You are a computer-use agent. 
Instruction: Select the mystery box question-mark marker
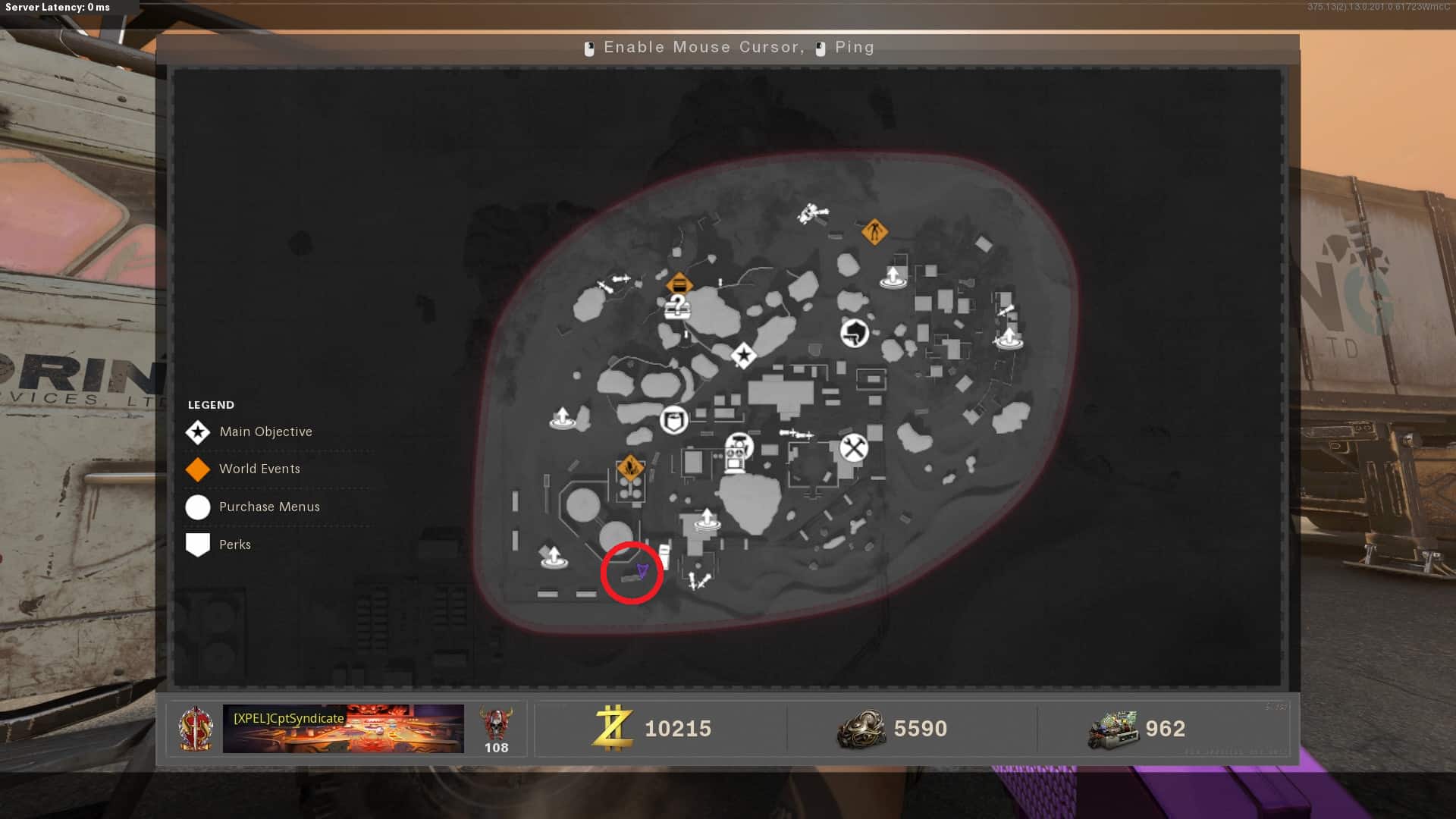(x=677, y=307)
